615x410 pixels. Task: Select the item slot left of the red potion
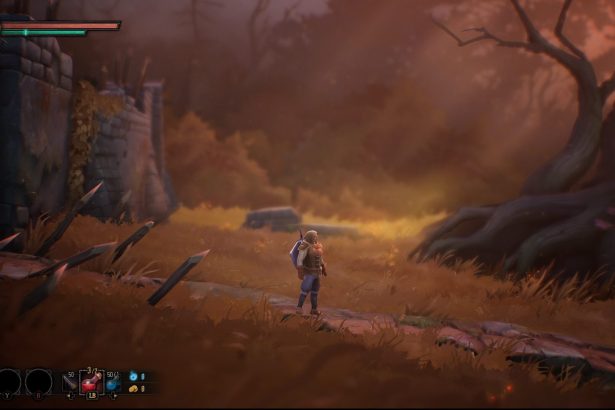(71, 382)
